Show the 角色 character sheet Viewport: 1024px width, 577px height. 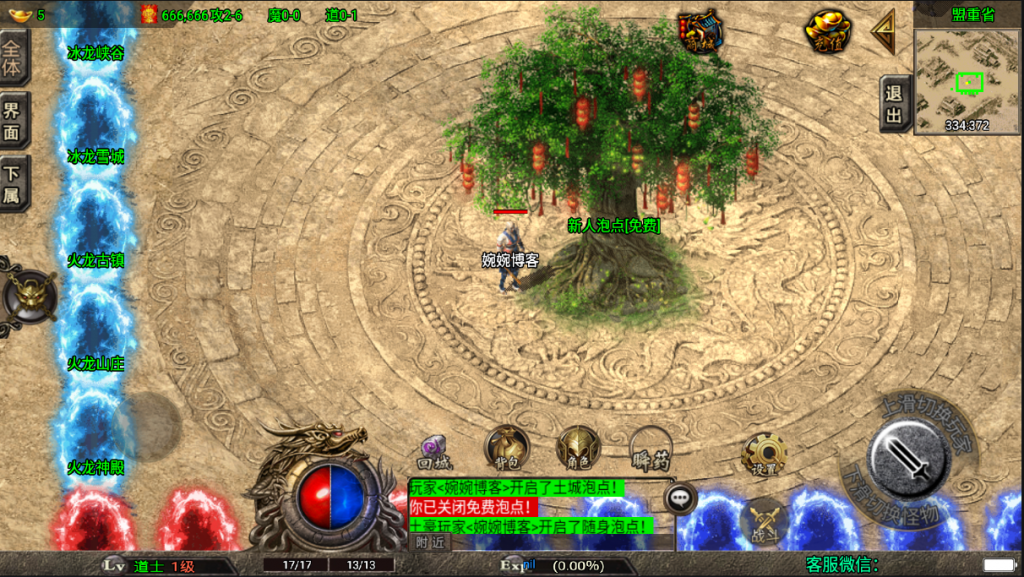point(578,448)
